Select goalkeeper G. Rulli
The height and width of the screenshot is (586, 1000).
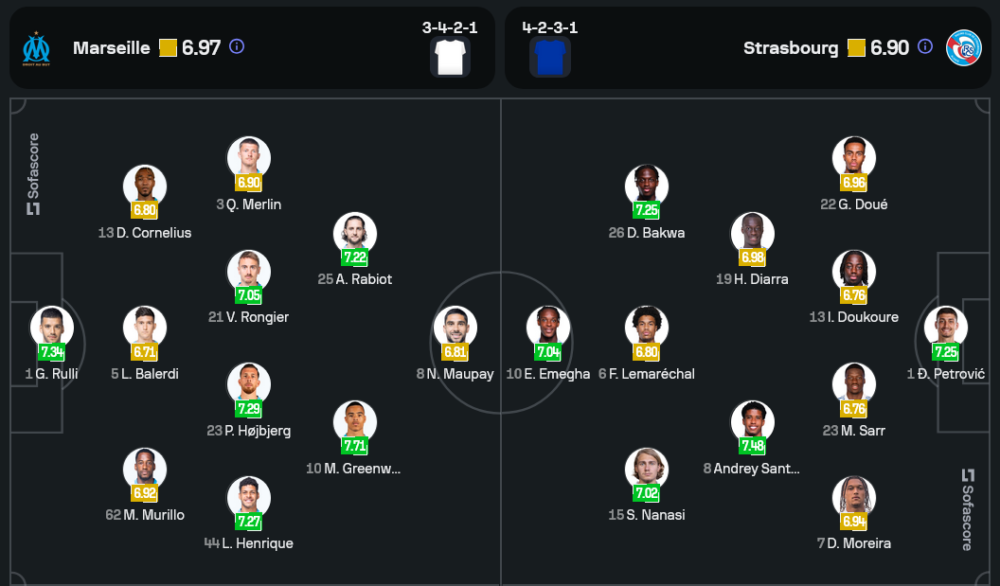[x=52, y=328]
